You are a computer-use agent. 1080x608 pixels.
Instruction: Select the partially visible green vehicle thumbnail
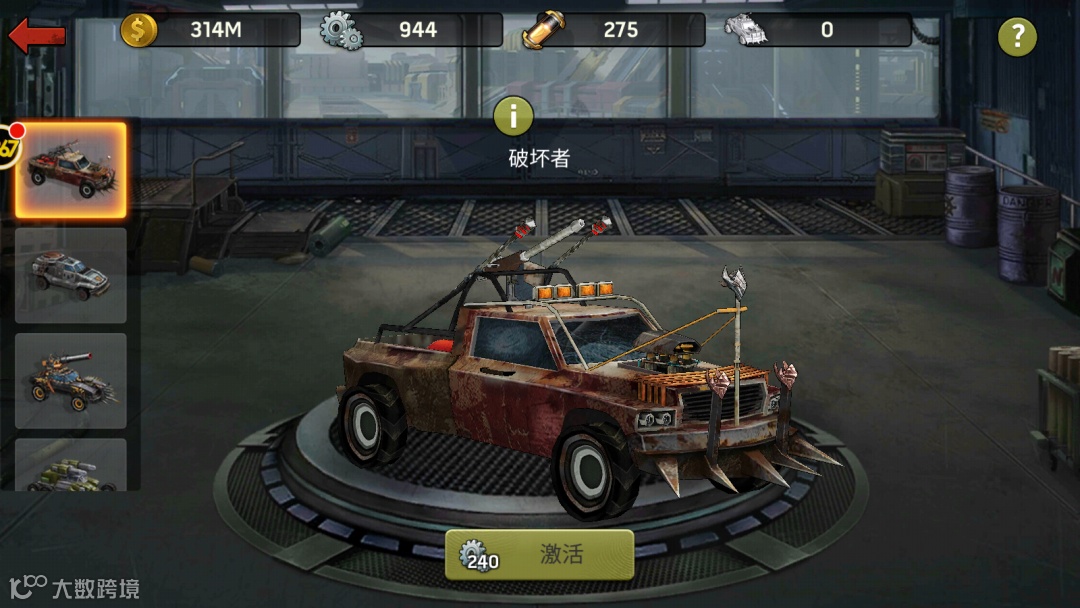point(70,466)
